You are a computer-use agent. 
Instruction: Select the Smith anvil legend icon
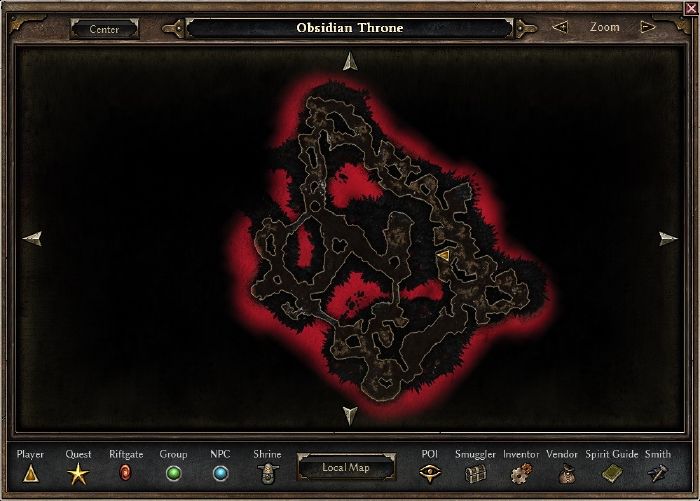click(657, 474)
